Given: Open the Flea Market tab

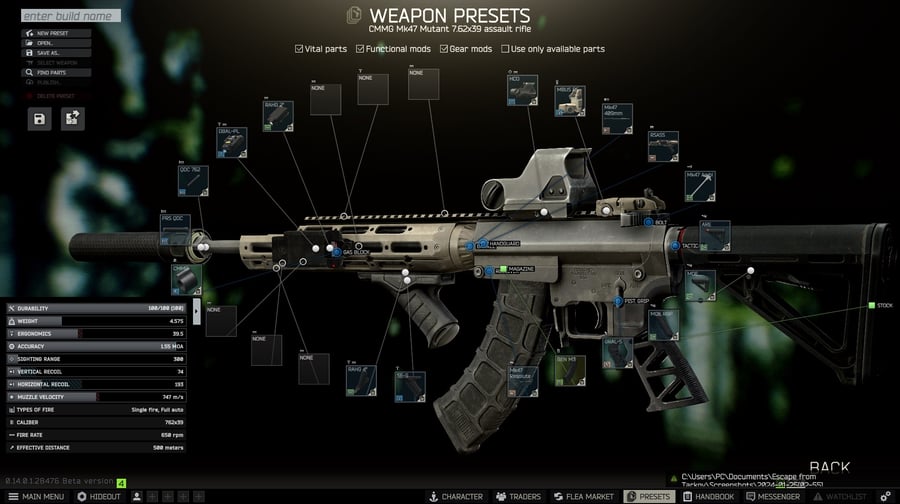Looking at the screenshot, I should click(582, 496).
